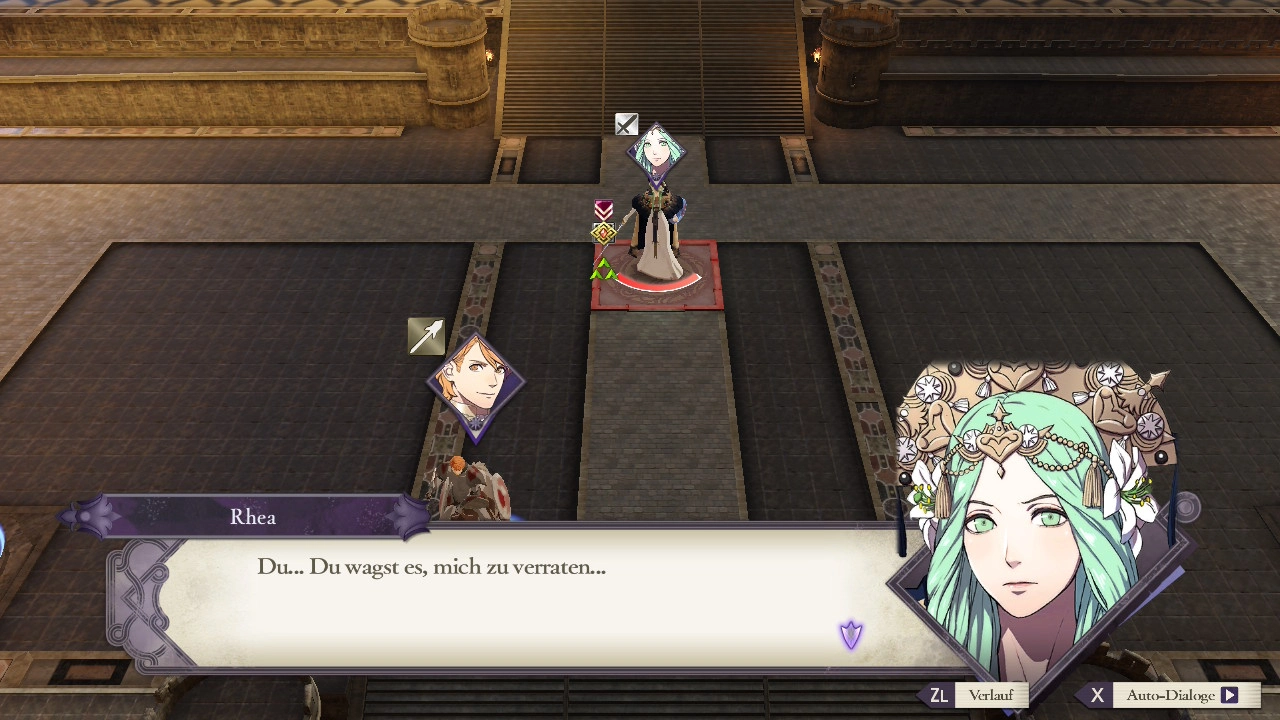1280x720 pixels.
Task: Select Rhea's unit portrait marker
Action: (x=656, y=154)
